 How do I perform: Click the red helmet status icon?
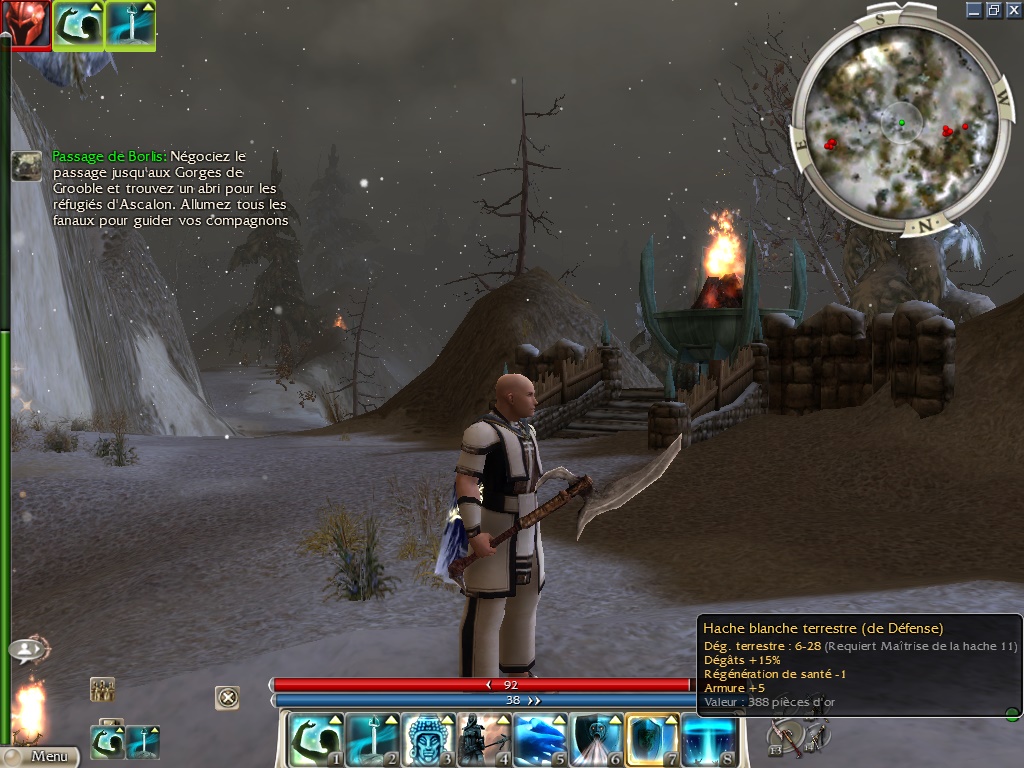coord(24,24)
